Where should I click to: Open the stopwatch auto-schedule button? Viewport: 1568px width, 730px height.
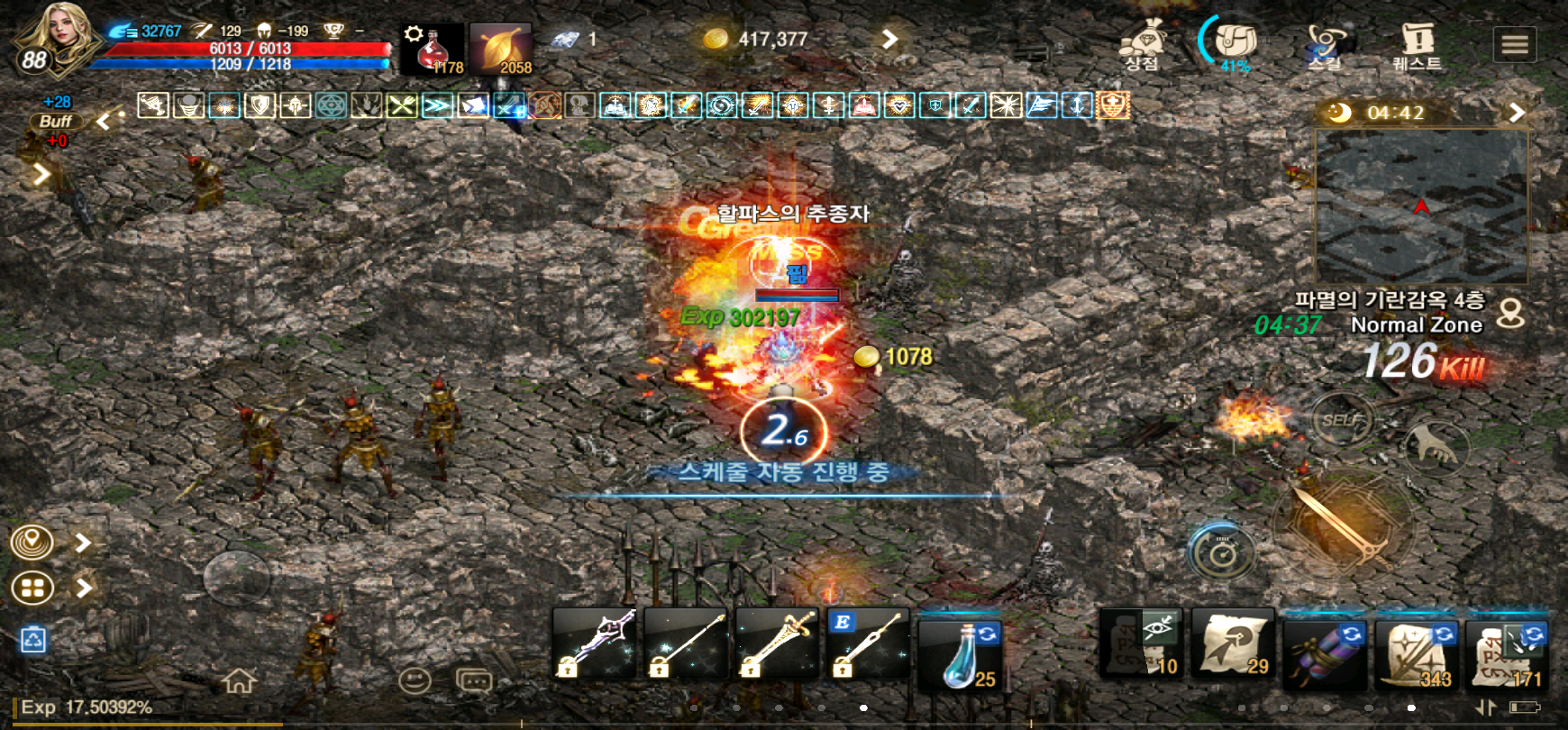pos(1221,551)
